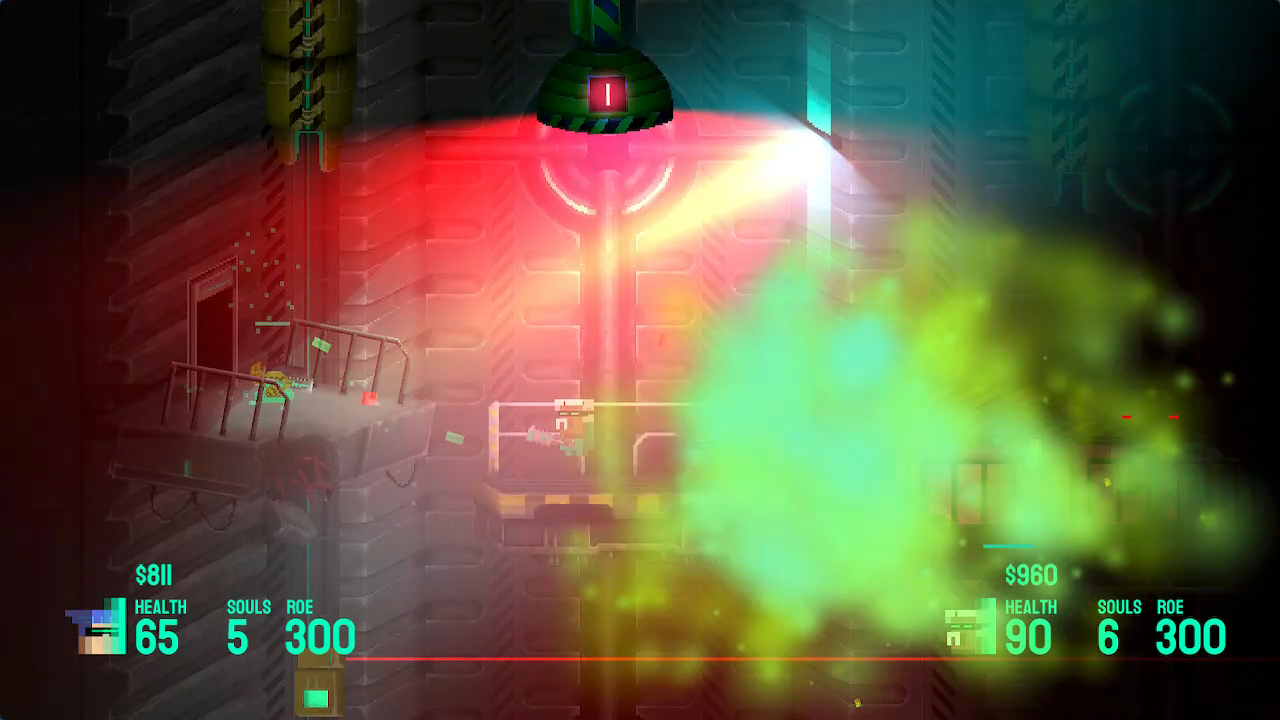Click the ROE 300 indicator on the right HUD

pyautogui.click(x=1190, y=635)
